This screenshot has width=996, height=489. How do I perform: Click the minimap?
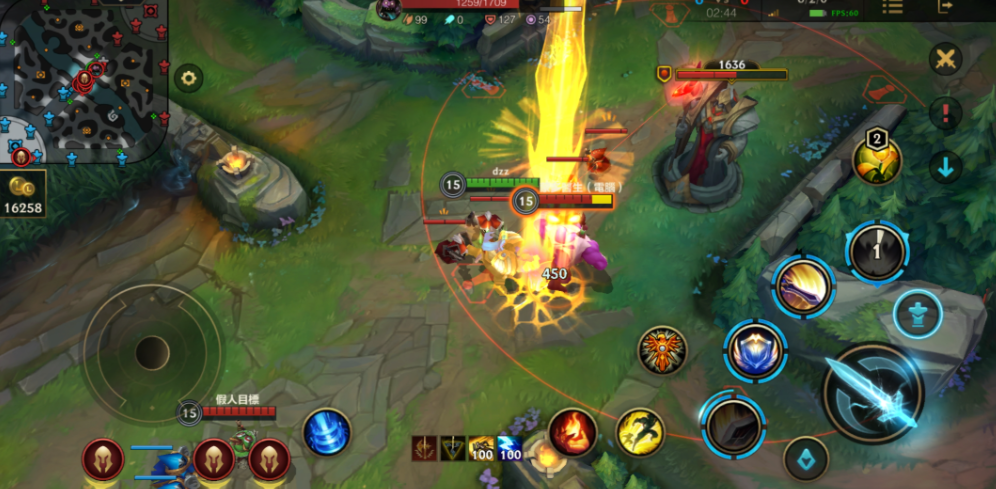[x=85, y=82]
